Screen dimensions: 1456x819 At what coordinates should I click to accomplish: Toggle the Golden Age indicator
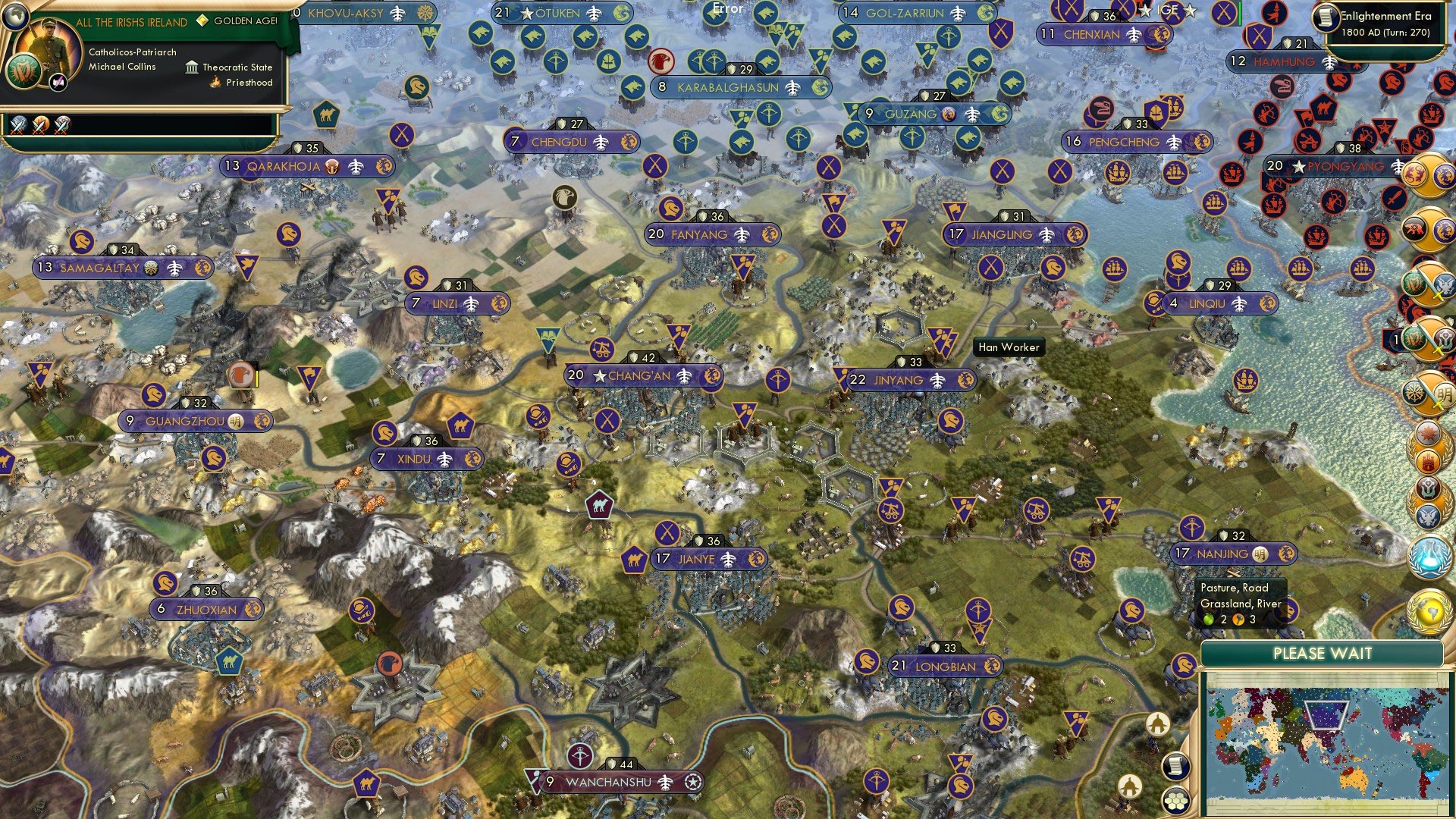click(x=202, y=20)
